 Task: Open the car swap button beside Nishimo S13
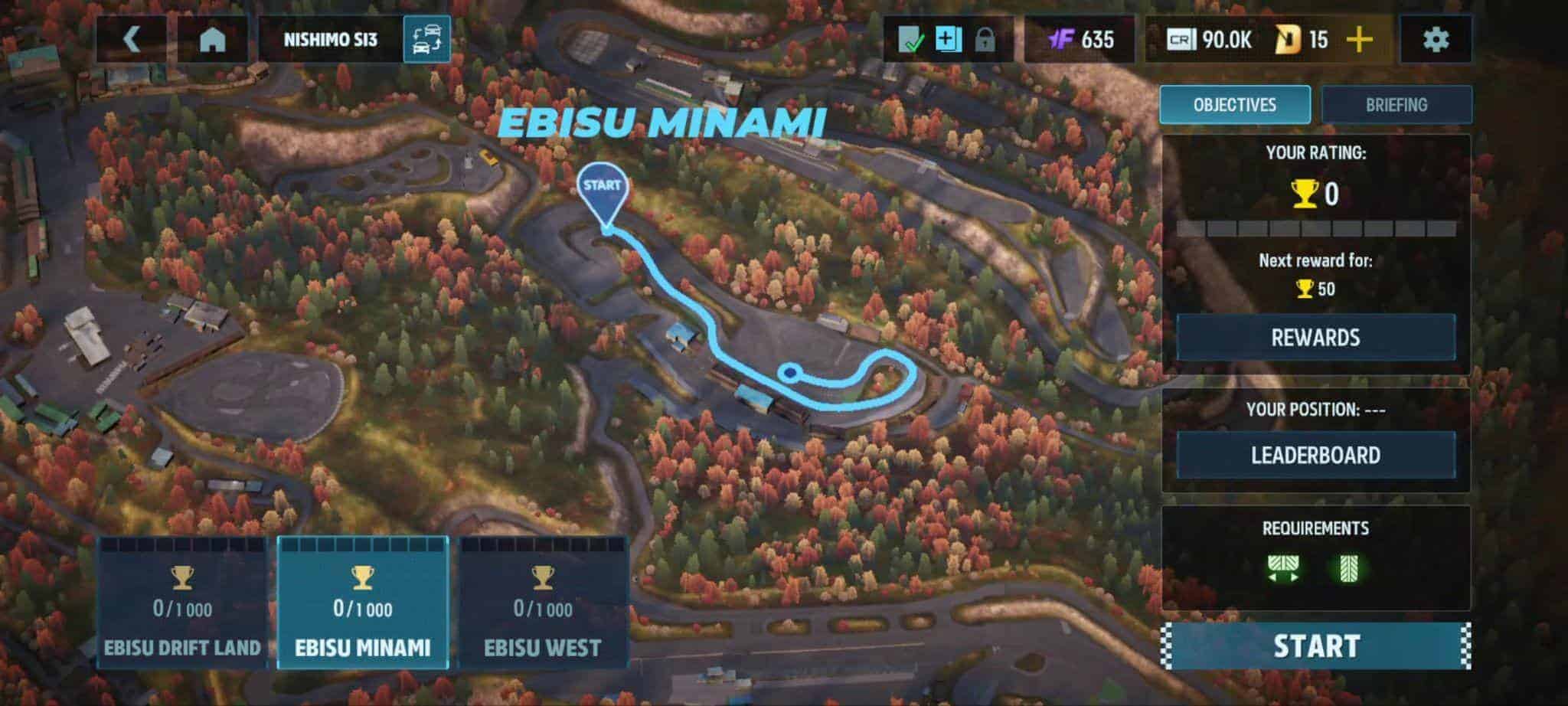click(x=426, y=39)
